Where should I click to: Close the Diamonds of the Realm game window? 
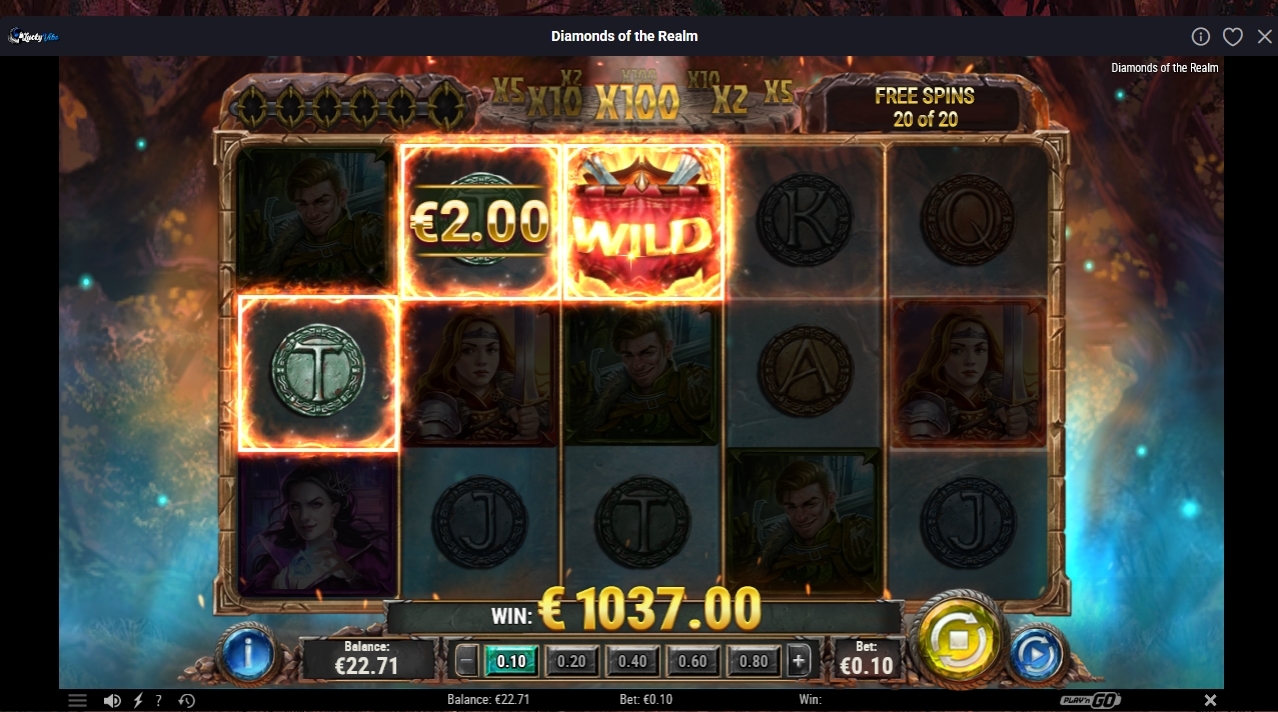[1265, 36]
